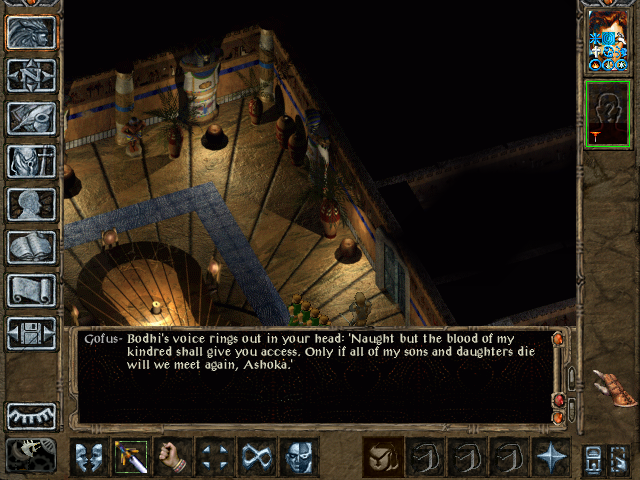This screenshot has height=480, width=640.
Task: Open the area map with the compass button
Action: [x=31, y=76]
